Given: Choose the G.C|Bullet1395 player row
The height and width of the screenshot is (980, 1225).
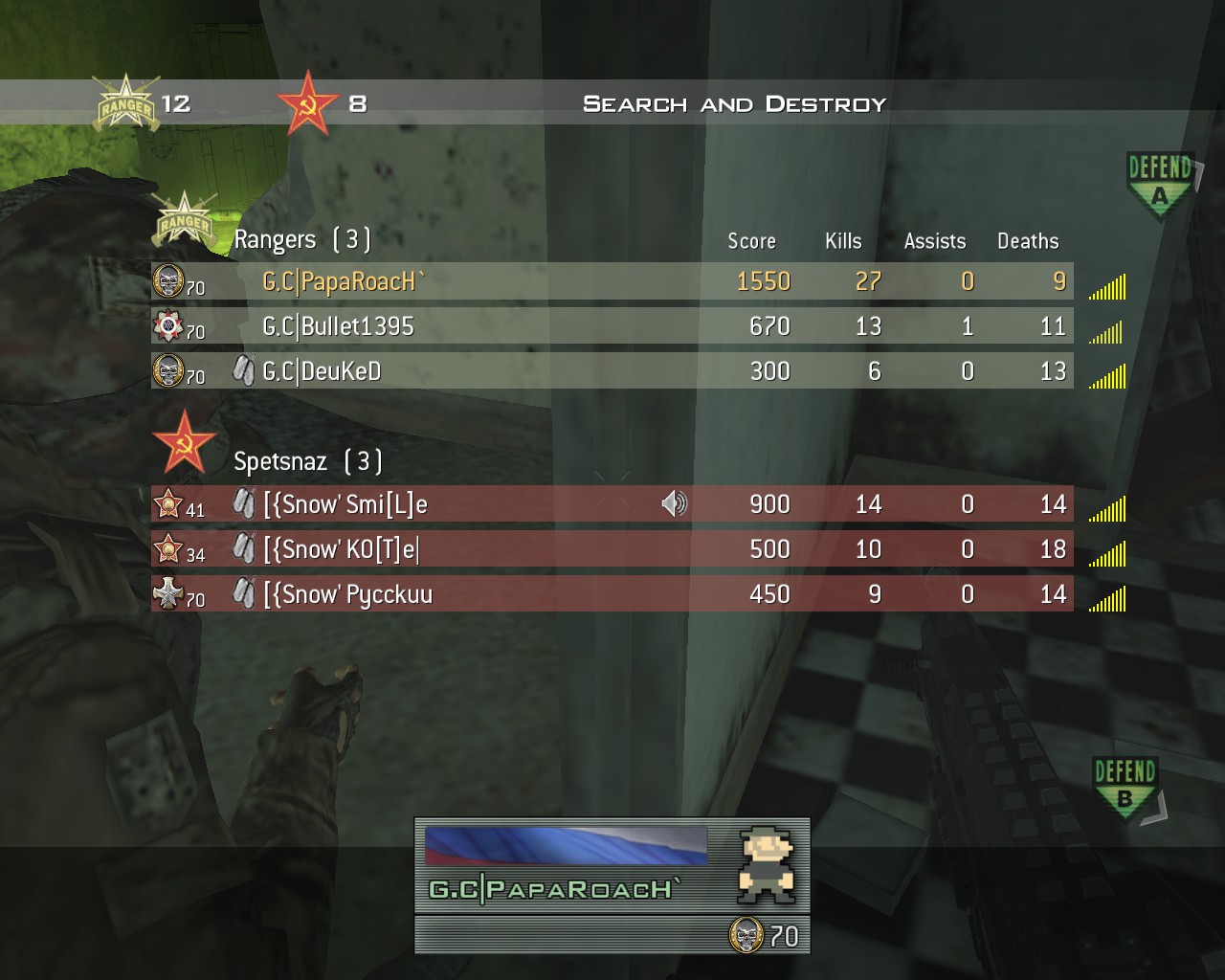Looking at the screenshot, I should coord(612,326).
